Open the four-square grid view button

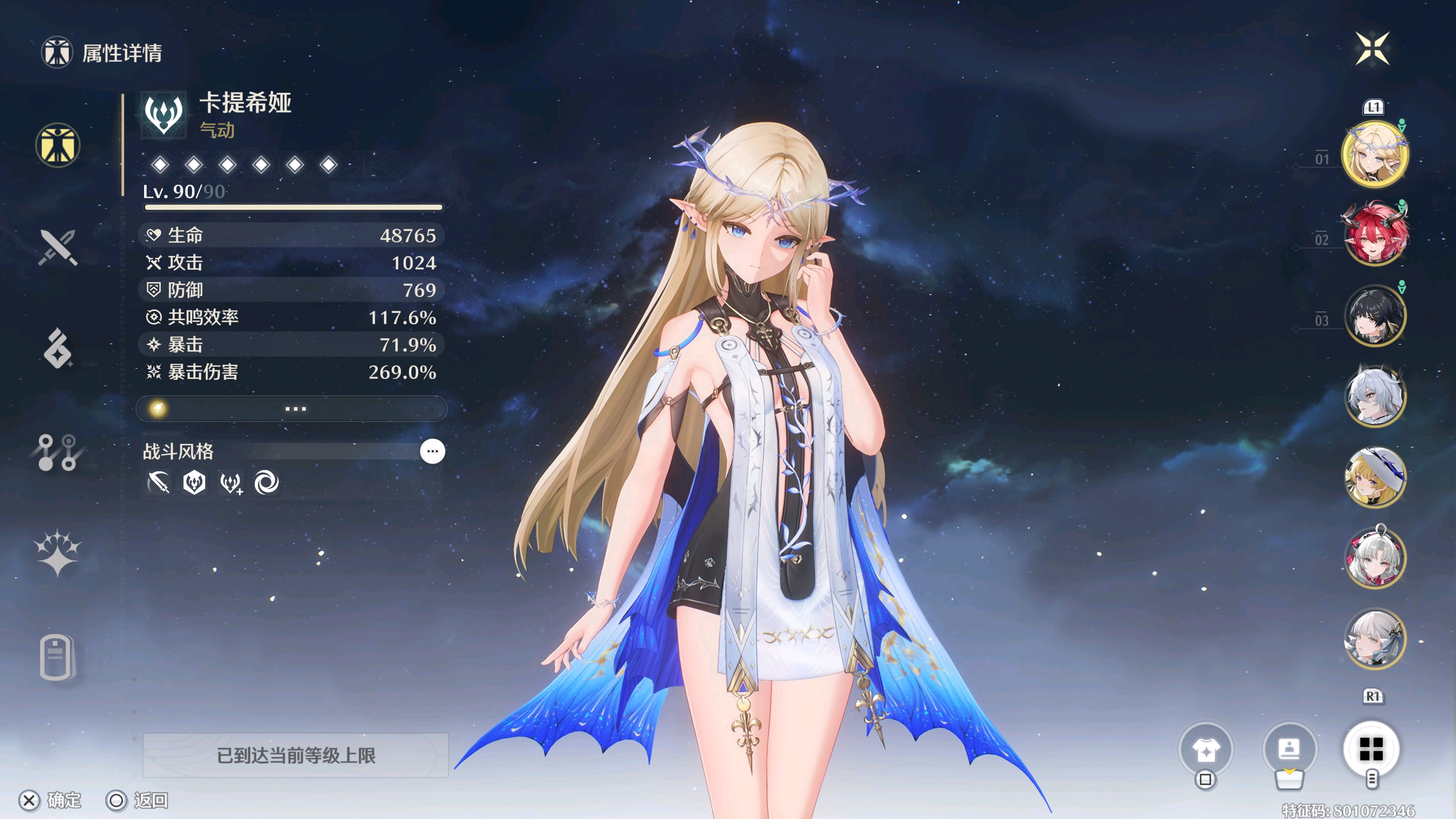pos(1371,750)
